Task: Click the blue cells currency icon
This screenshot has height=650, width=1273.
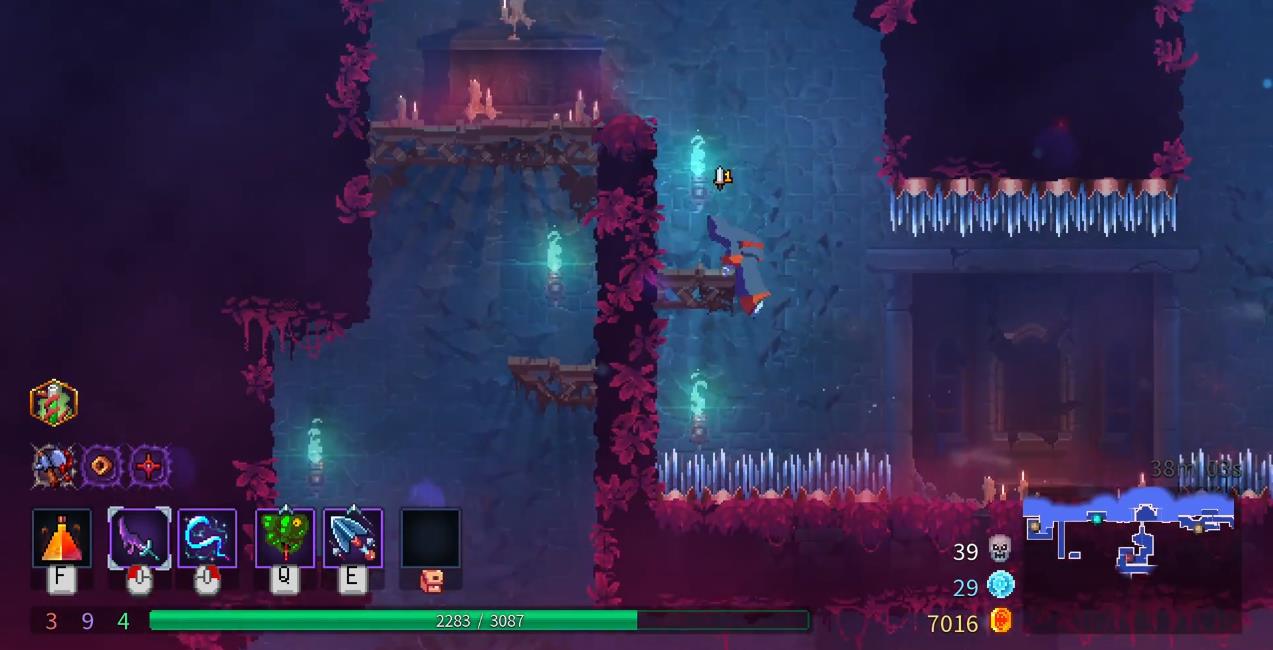Action: (1000, 585)
